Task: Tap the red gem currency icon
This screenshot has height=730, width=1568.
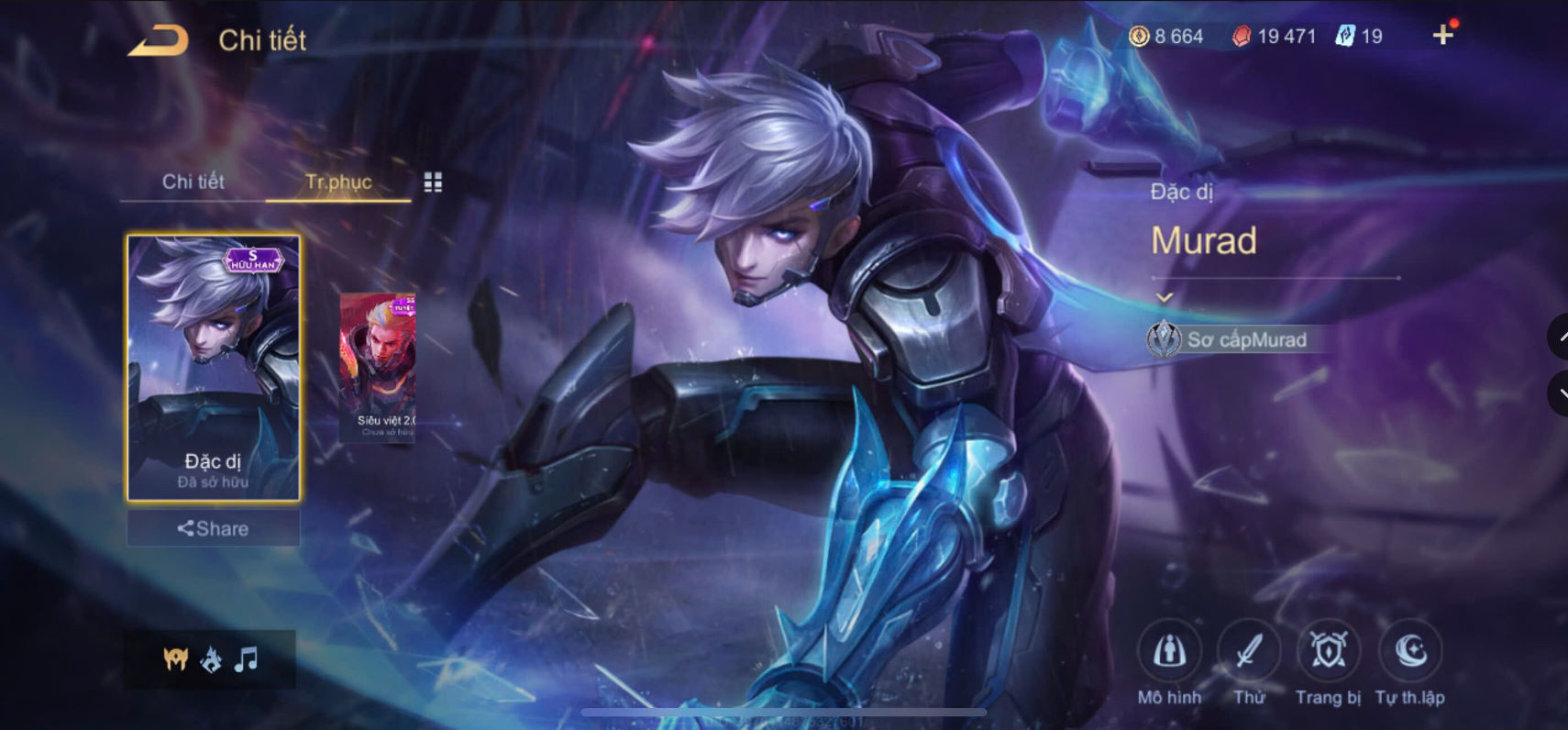Action: [x=1242, y=35]
